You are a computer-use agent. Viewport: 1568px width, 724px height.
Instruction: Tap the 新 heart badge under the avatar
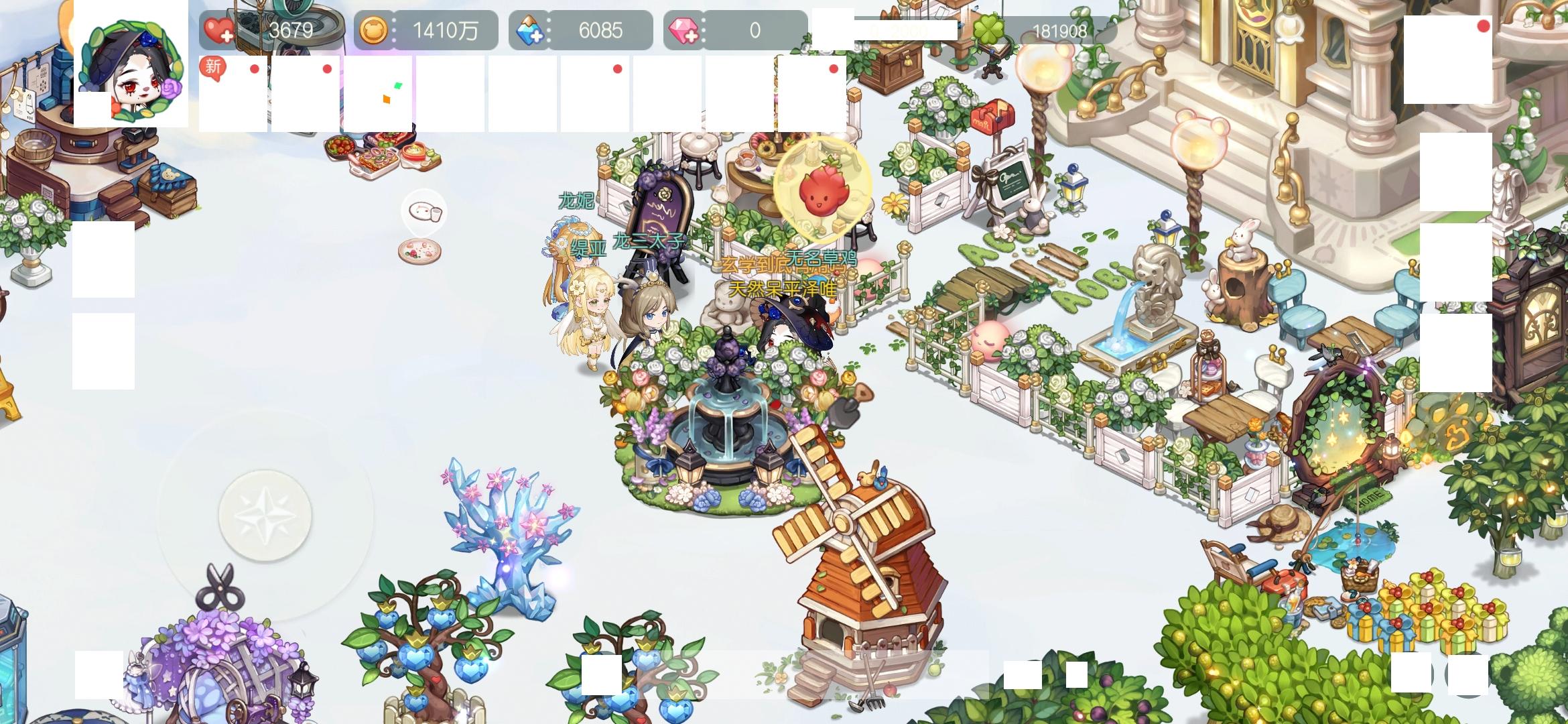(x=211, y=66)
